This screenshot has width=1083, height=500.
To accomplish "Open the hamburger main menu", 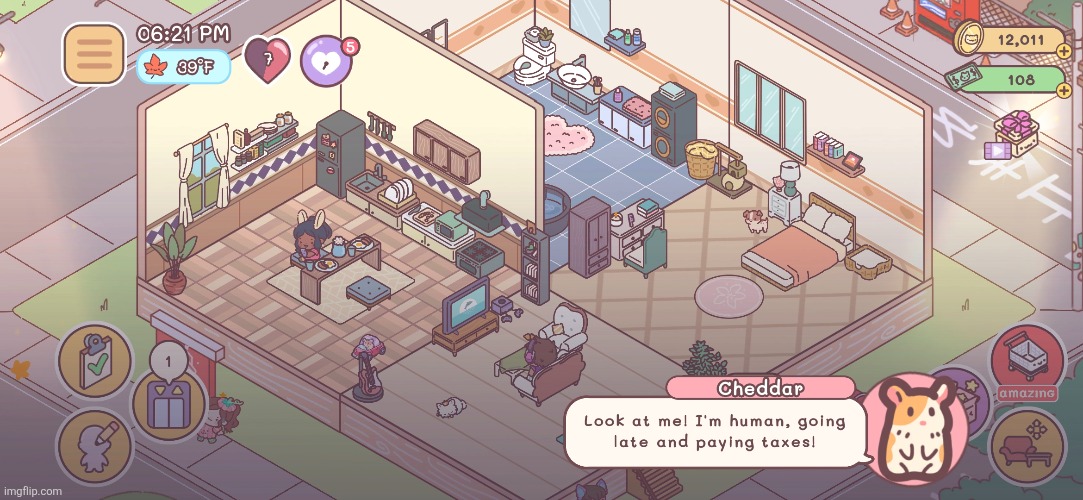I will tap(94, 54).
